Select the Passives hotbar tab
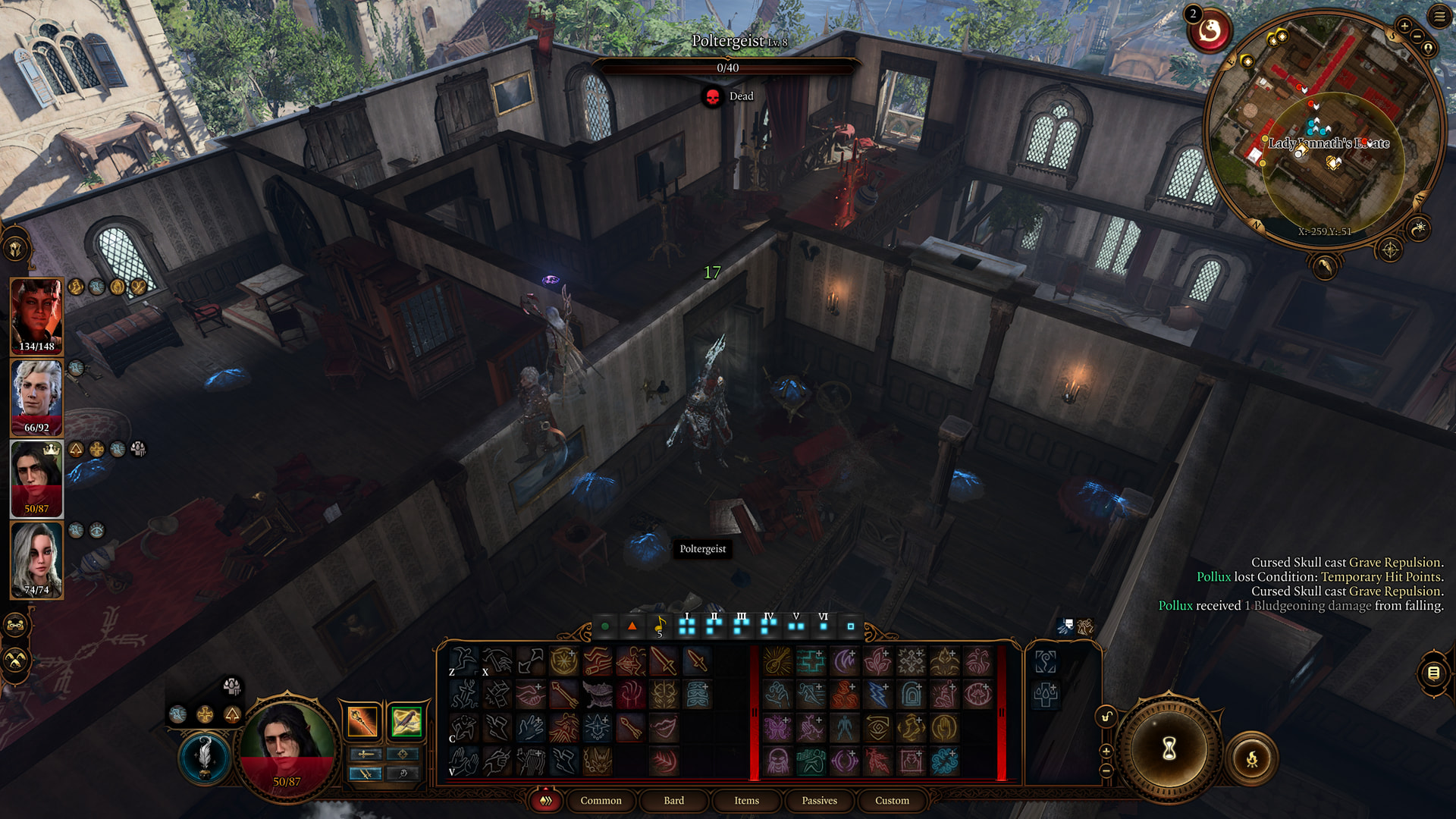Screen dimensions: 1456x819 point(819,800)
